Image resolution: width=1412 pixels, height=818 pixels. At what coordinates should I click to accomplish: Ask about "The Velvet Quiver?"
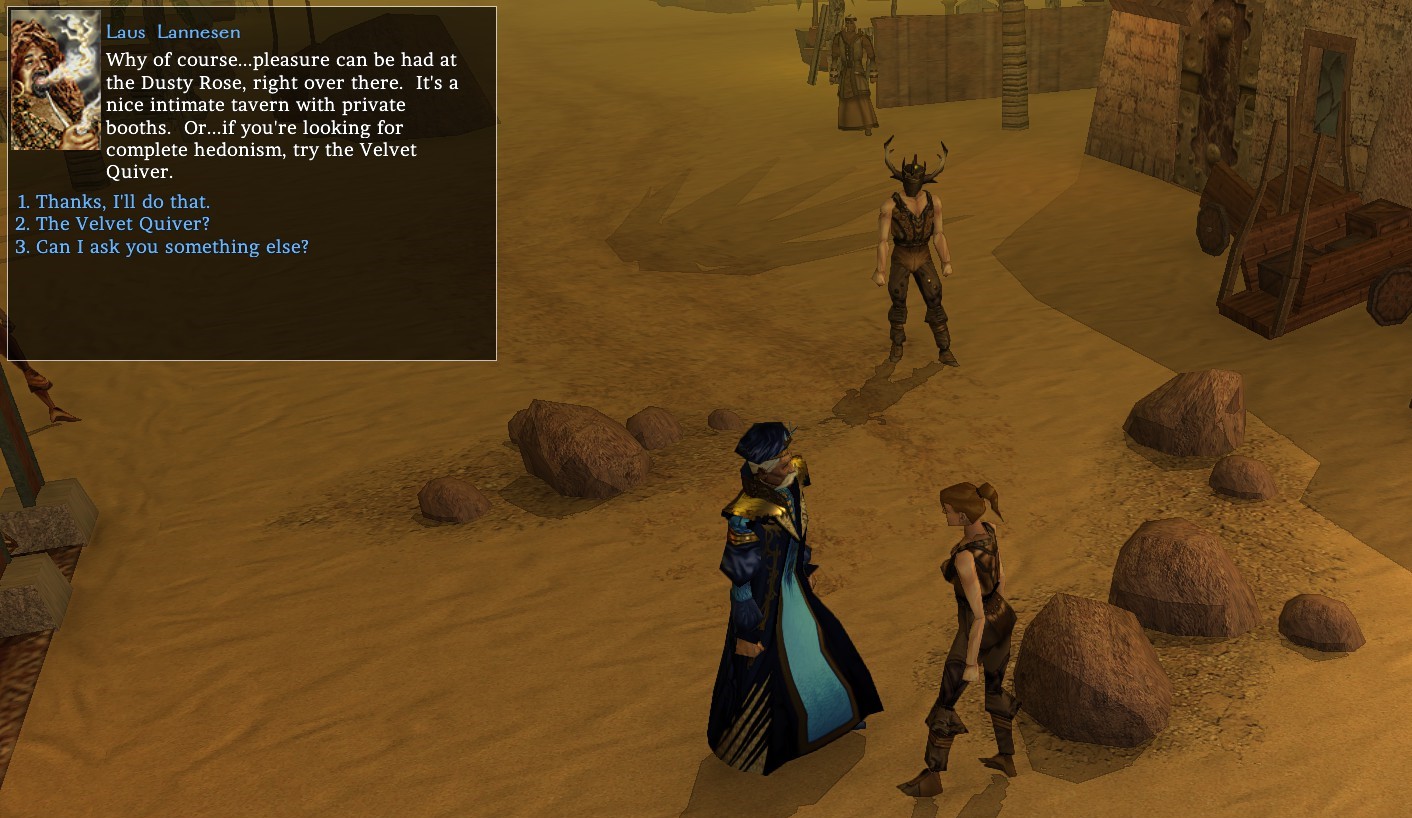coord(122,224)
